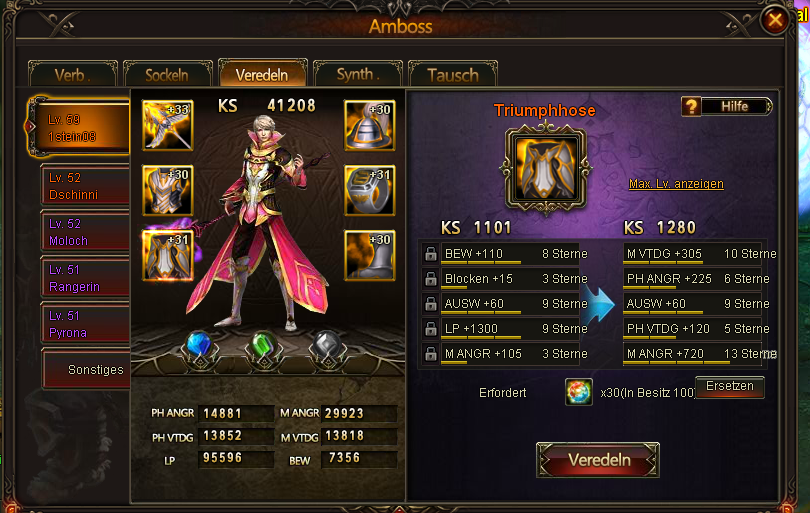Lock the BEW +110 attribute

430,254
